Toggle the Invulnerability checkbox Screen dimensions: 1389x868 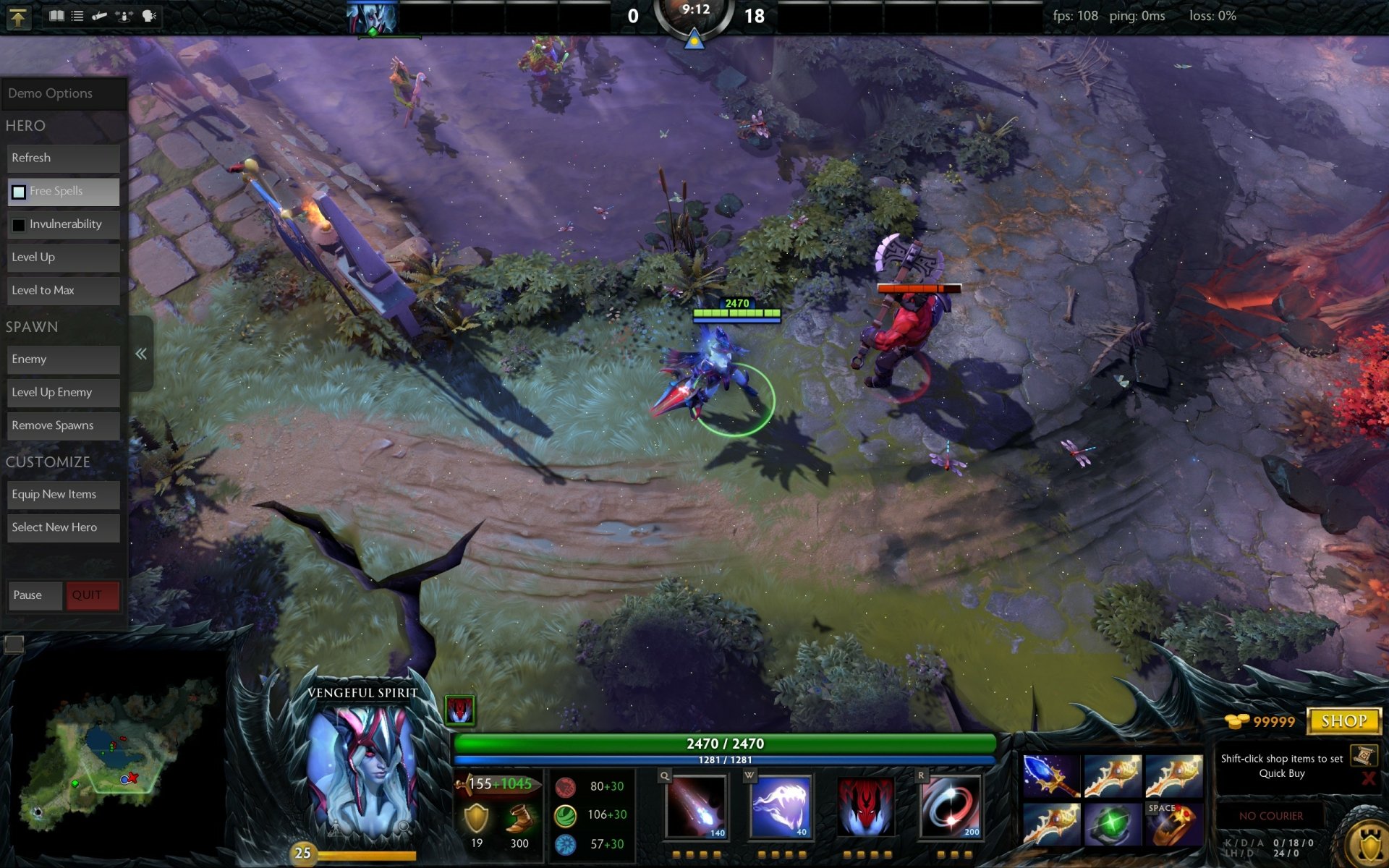point(18,224)
